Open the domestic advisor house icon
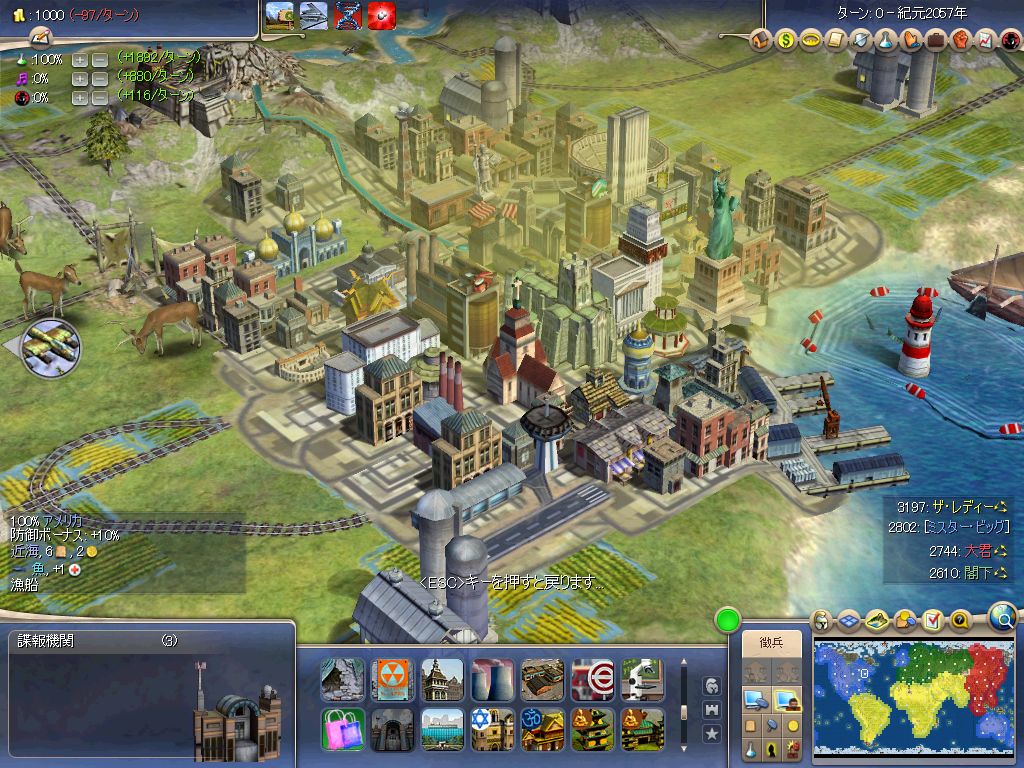1024x768 pixels. (x=761, y=41)
